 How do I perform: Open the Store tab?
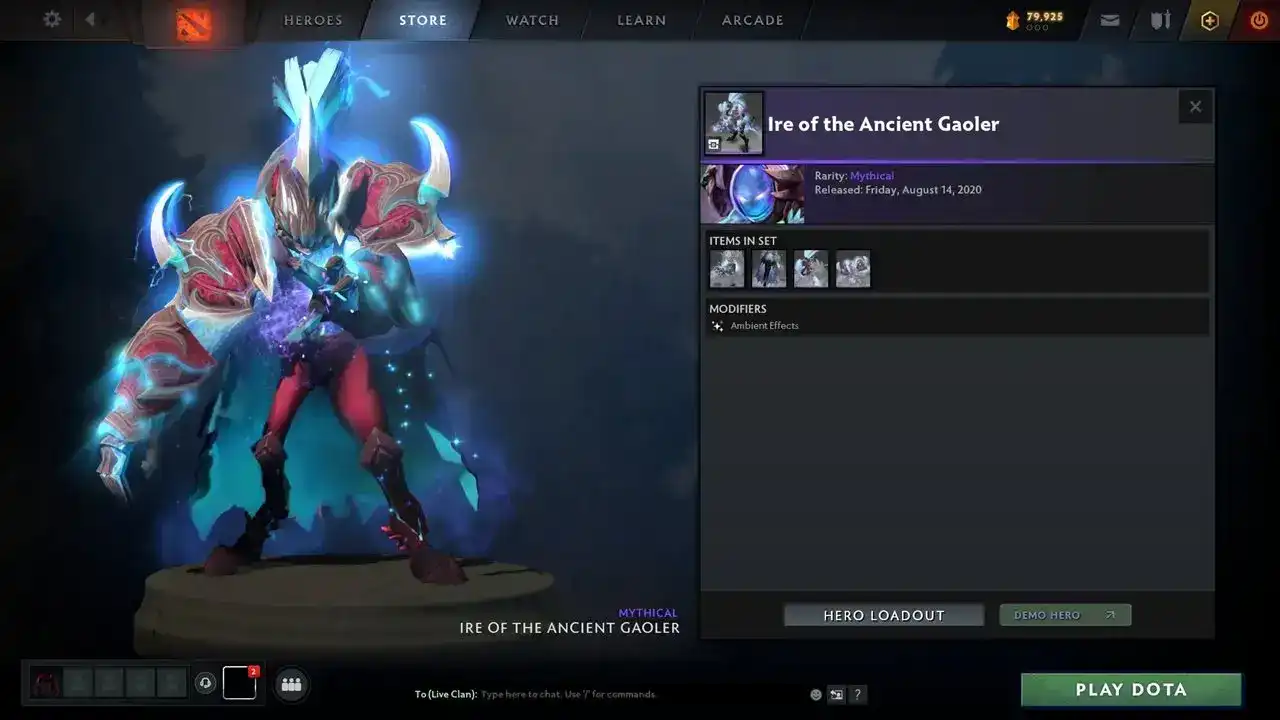point(423,20)
